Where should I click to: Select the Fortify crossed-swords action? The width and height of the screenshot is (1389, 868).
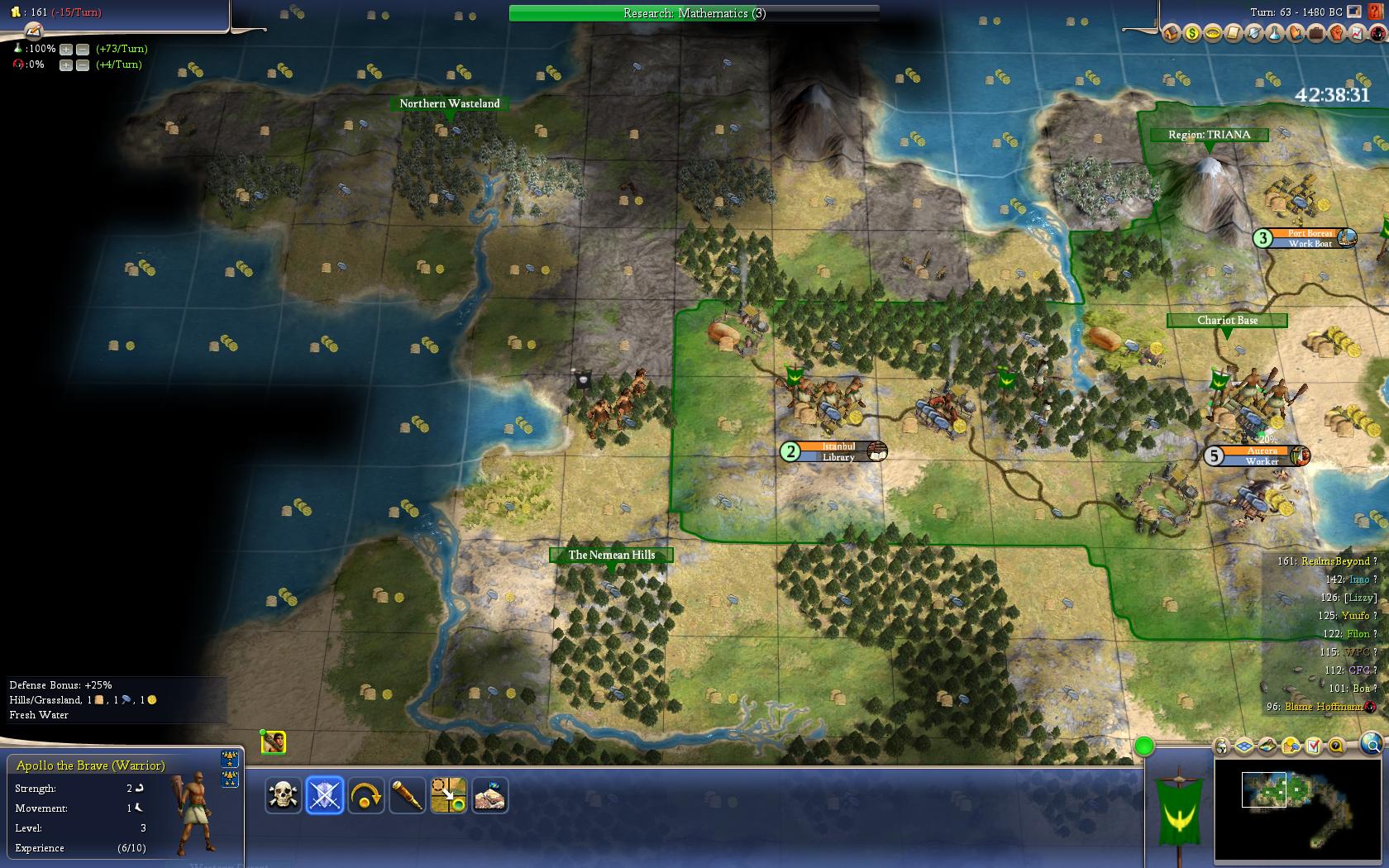324,795
